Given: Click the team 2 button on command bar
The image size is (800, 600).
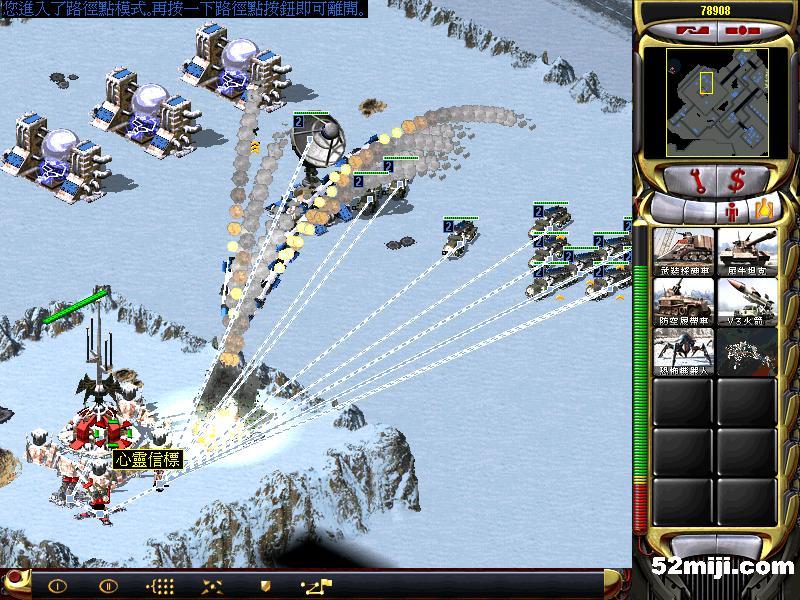Looking at the screenshot, I should tap(108, 586).
